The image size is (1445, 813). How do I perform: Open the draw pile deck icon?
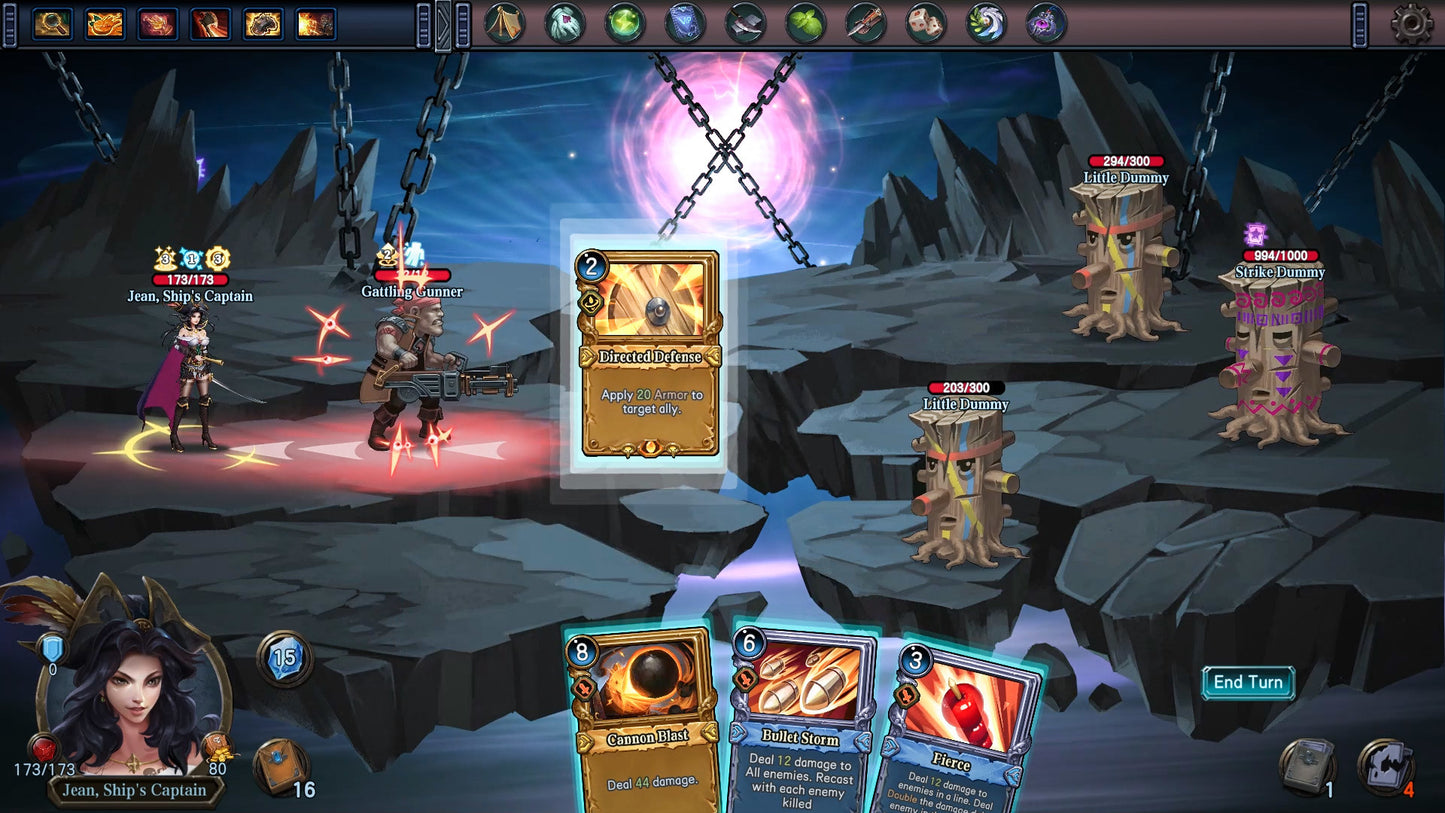pyautogui.click(x=279, y=767)
